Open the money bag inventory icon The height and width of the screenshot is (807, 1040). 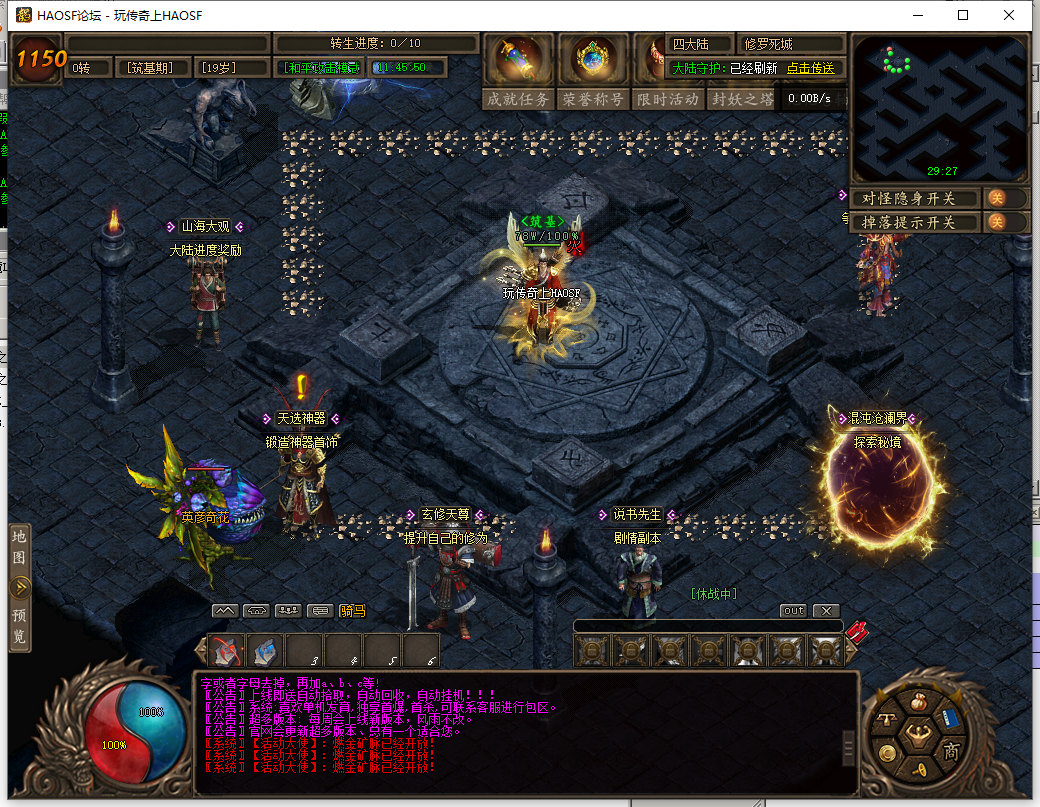pos(919,700)
